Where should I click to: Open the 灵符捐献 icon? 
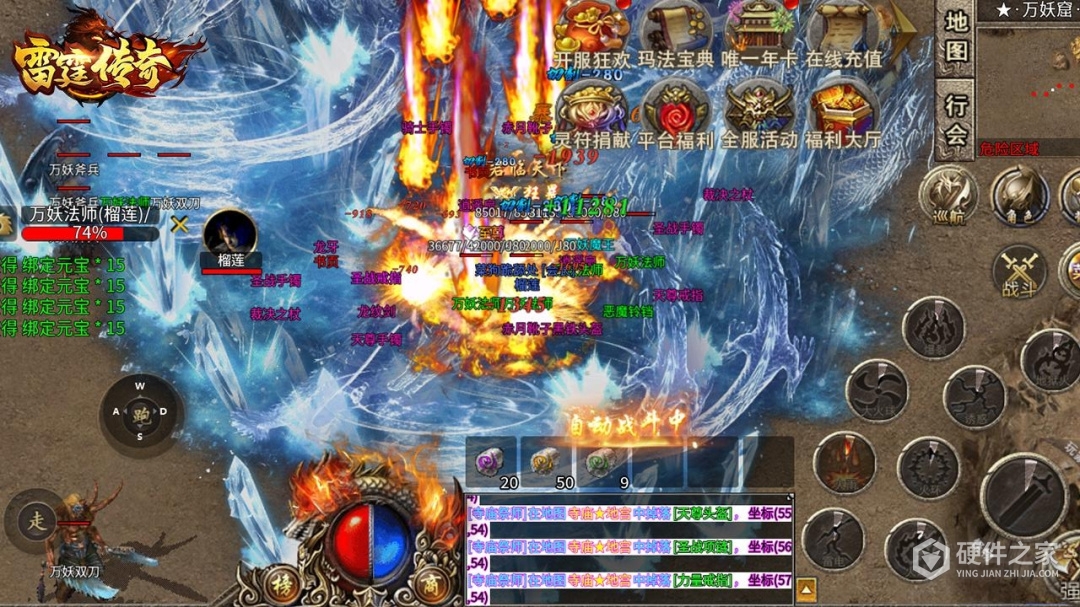coord(592,110)
